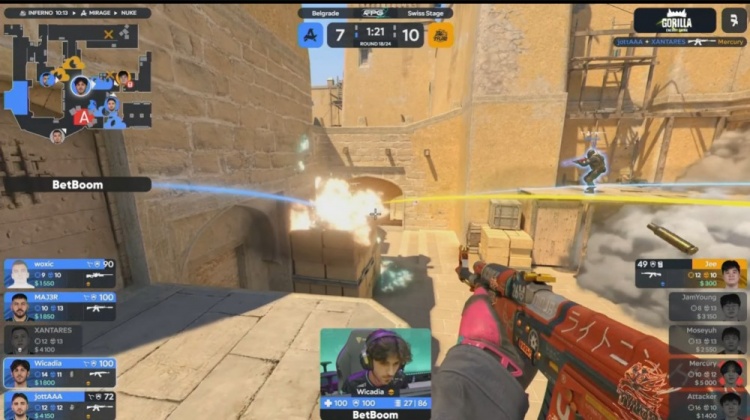Select Jee's player card

point(691,274)
